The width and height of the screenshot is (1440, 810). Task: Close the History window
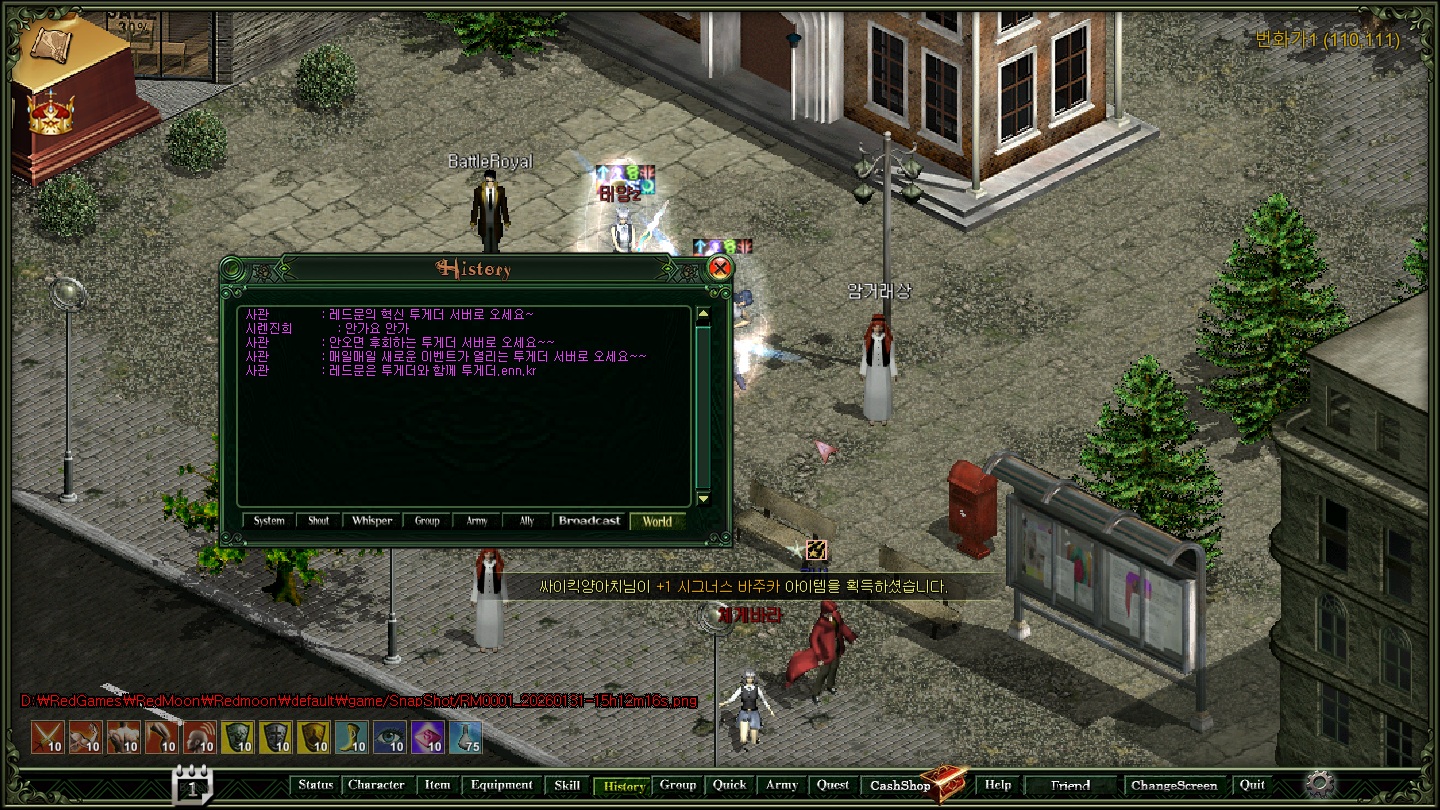tap(719, 268)
